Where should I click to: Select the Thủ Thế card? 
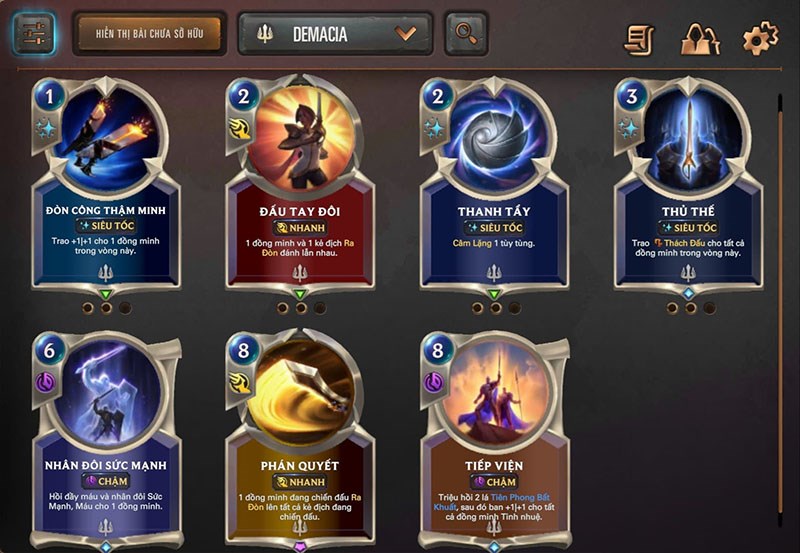(688, 190)
